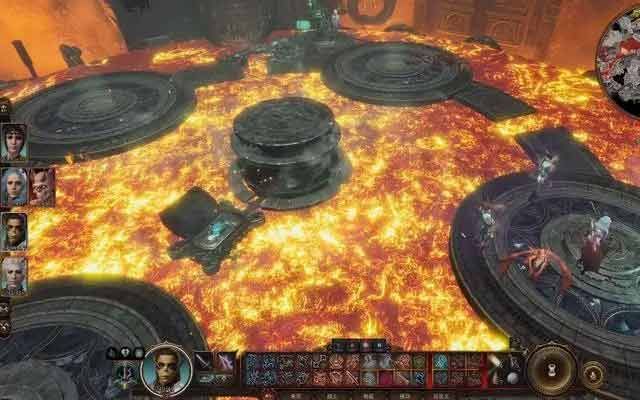Image resolution: width=640 pixels, height=400 pixels.
Task: Select the dark-skinned third party member portrait
Action: pyautogui.click(x=14, y=231)
